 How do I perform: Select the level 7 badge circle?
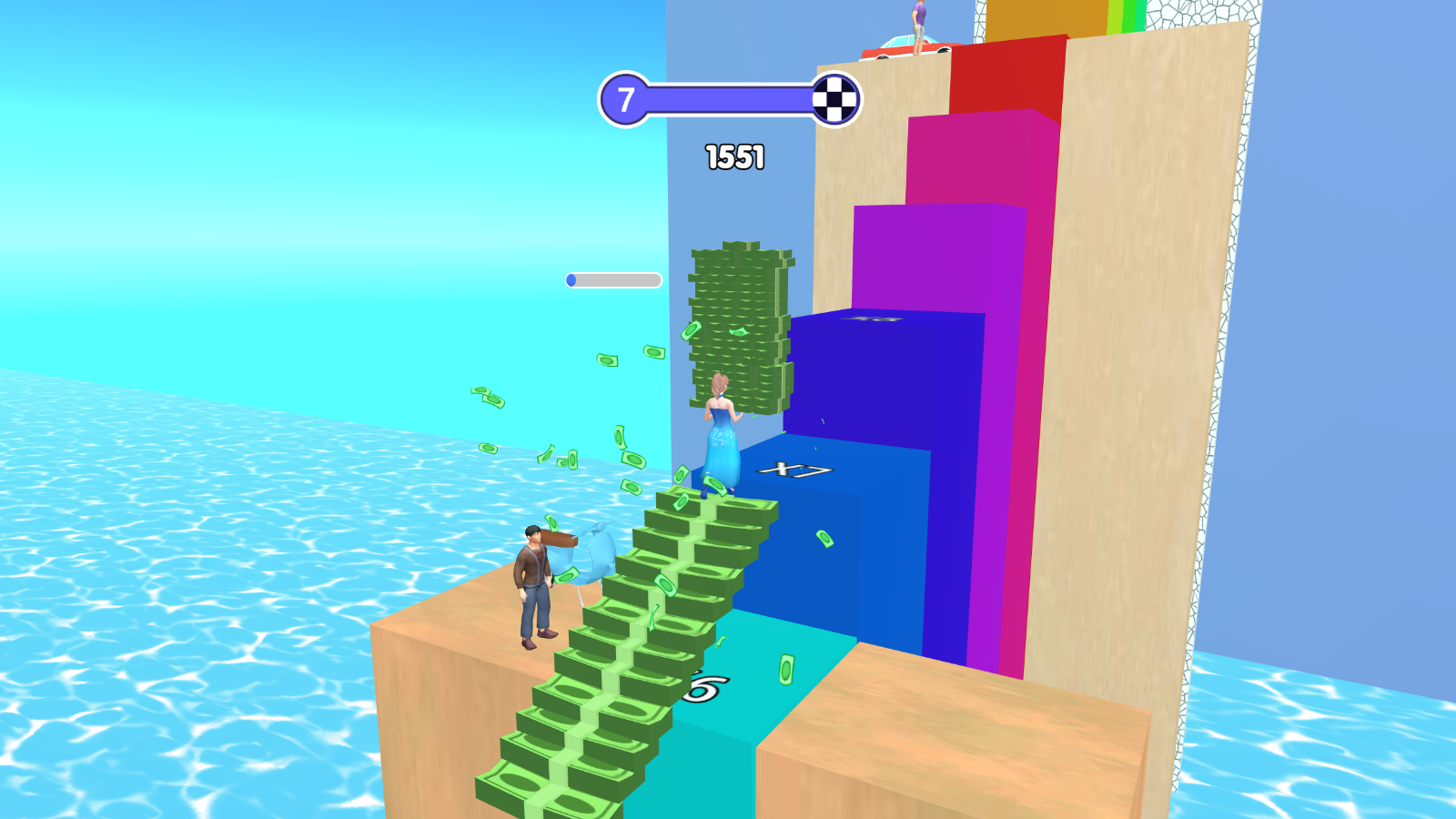tap(624, 98)
